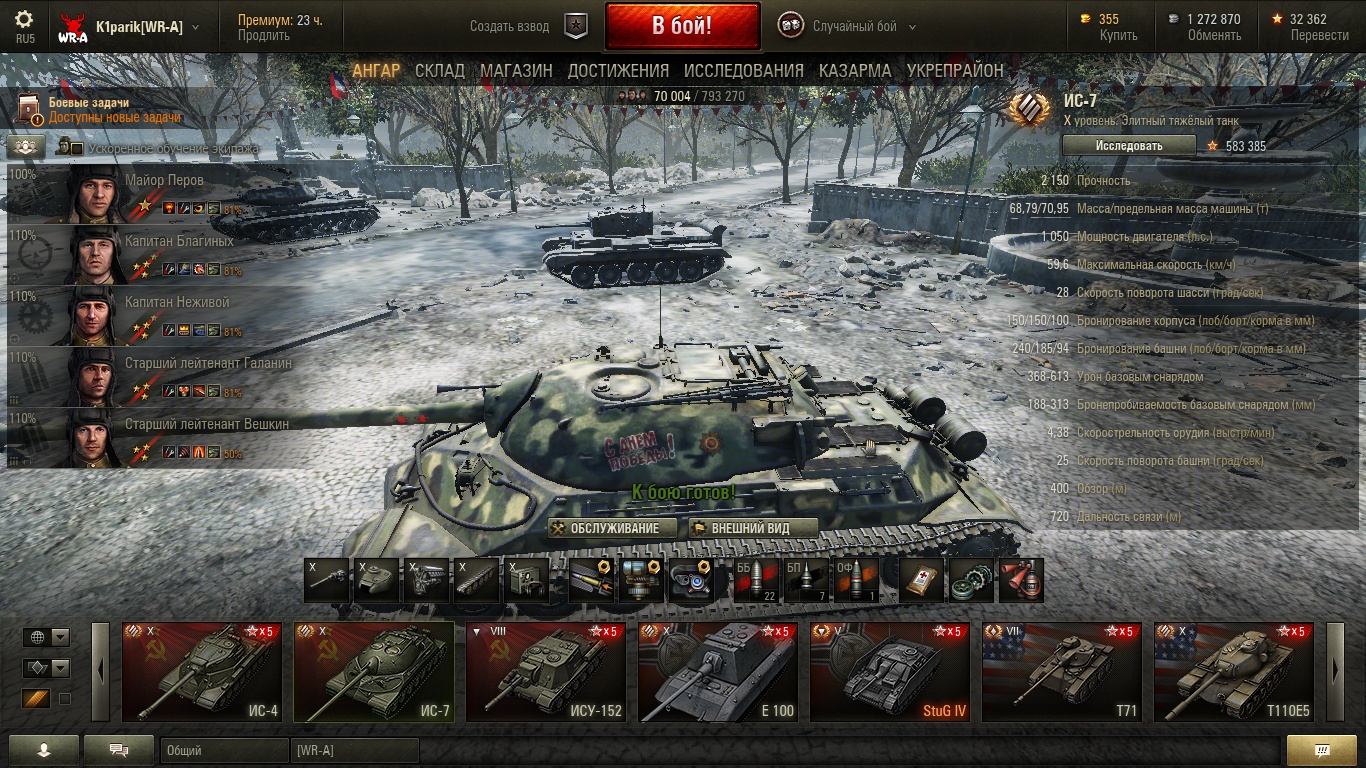
Task: Switch to the Укрепрайон tab
Action: tap(955, 71)
